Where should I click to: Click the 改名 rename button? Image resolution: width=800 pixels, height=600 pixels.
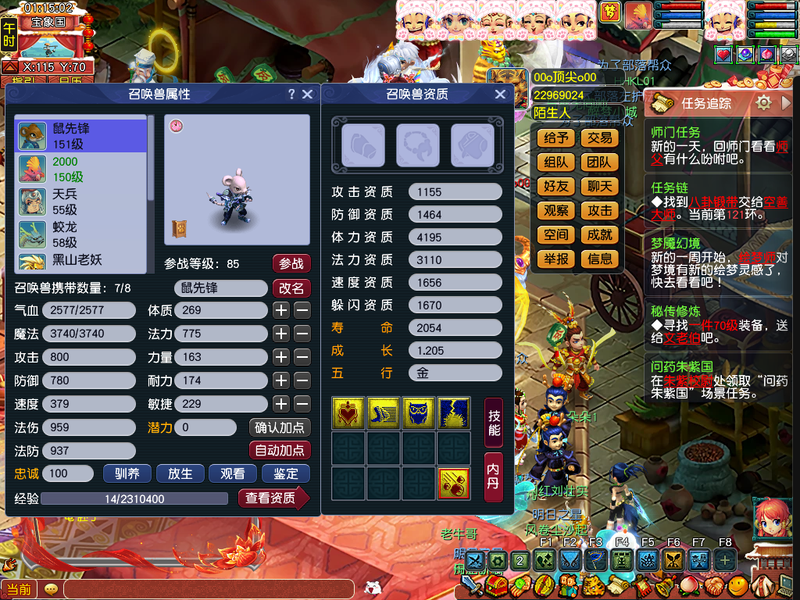pos(291,288)
